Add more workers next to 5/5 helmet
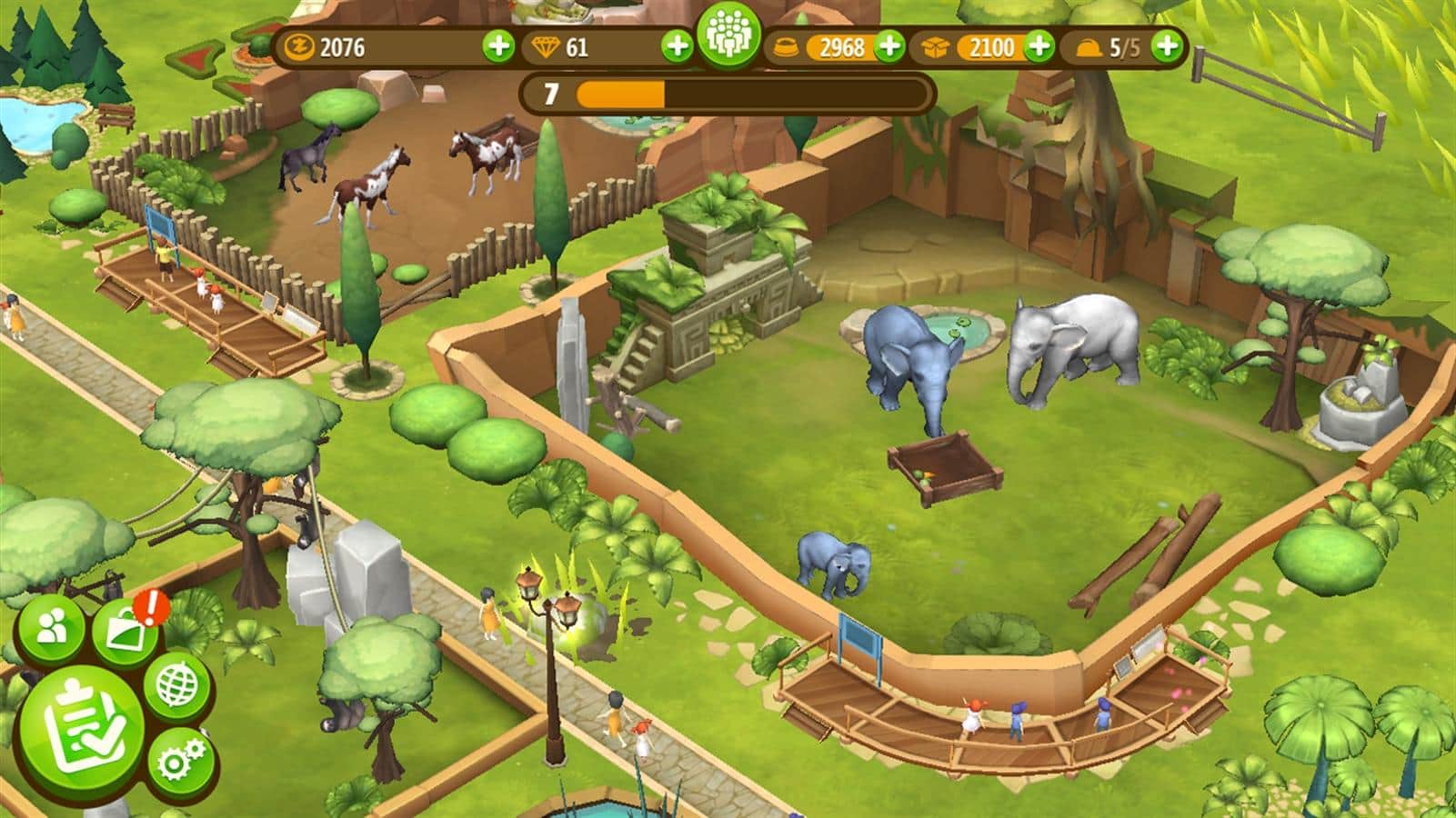This screenshot has width=1456, height=818. point(1168,45)
